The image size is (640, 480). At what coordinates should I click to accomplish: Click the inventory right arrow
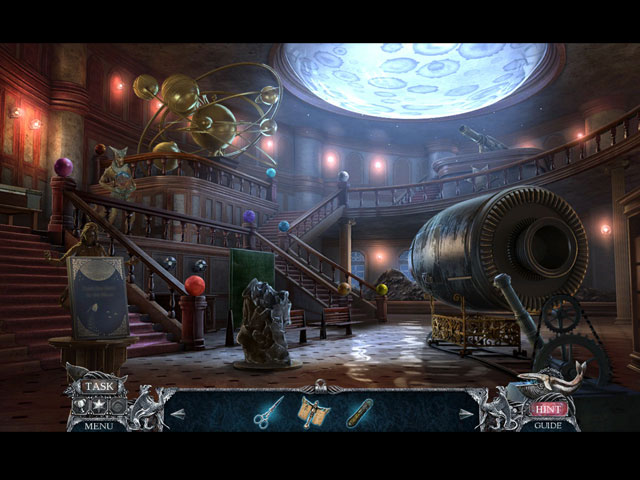point(465,412)
